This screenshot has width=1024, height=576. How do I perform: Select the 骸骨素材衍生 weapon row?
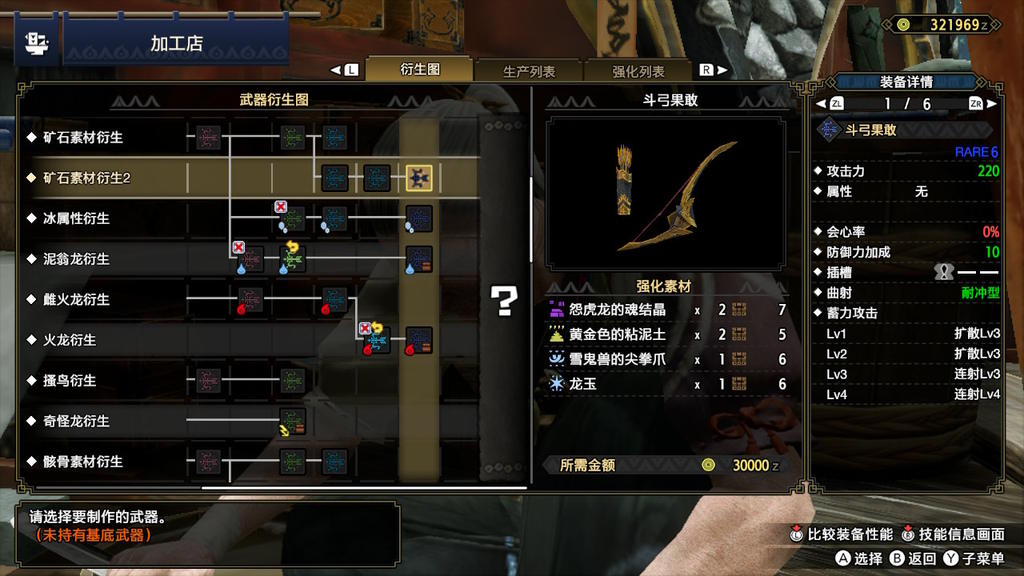pos(82,461)
